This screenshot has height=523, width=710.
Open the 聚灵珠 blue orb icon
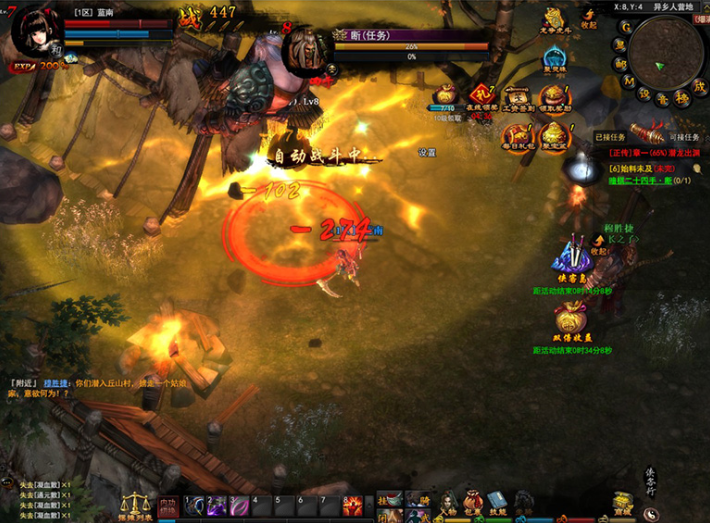click(553, 60)
